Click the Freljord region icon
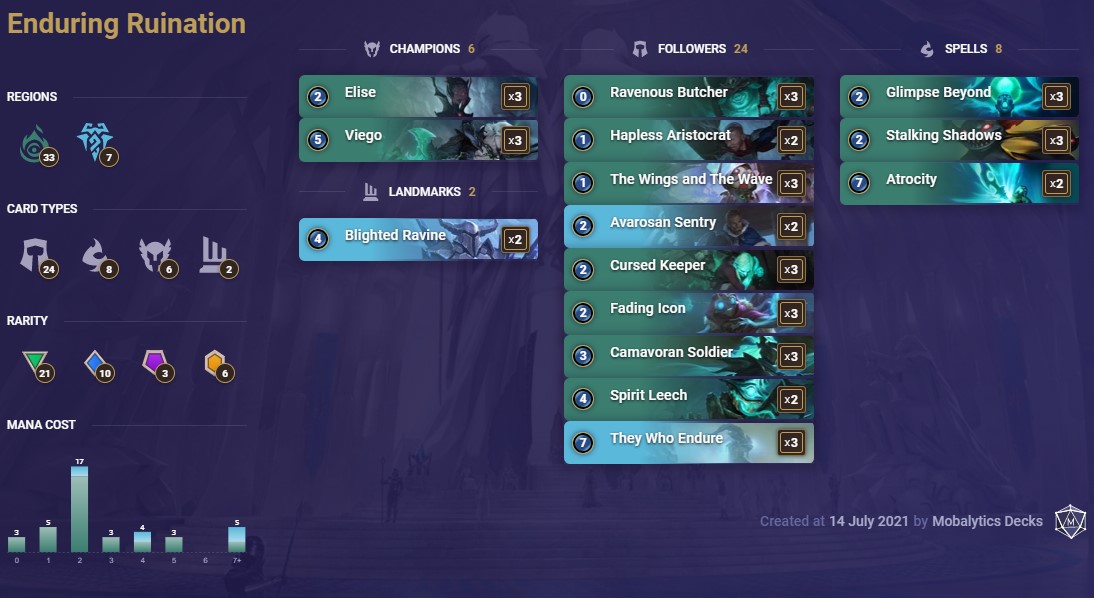Viewport: 1094px width, 598px height. [x=94, y=144]
